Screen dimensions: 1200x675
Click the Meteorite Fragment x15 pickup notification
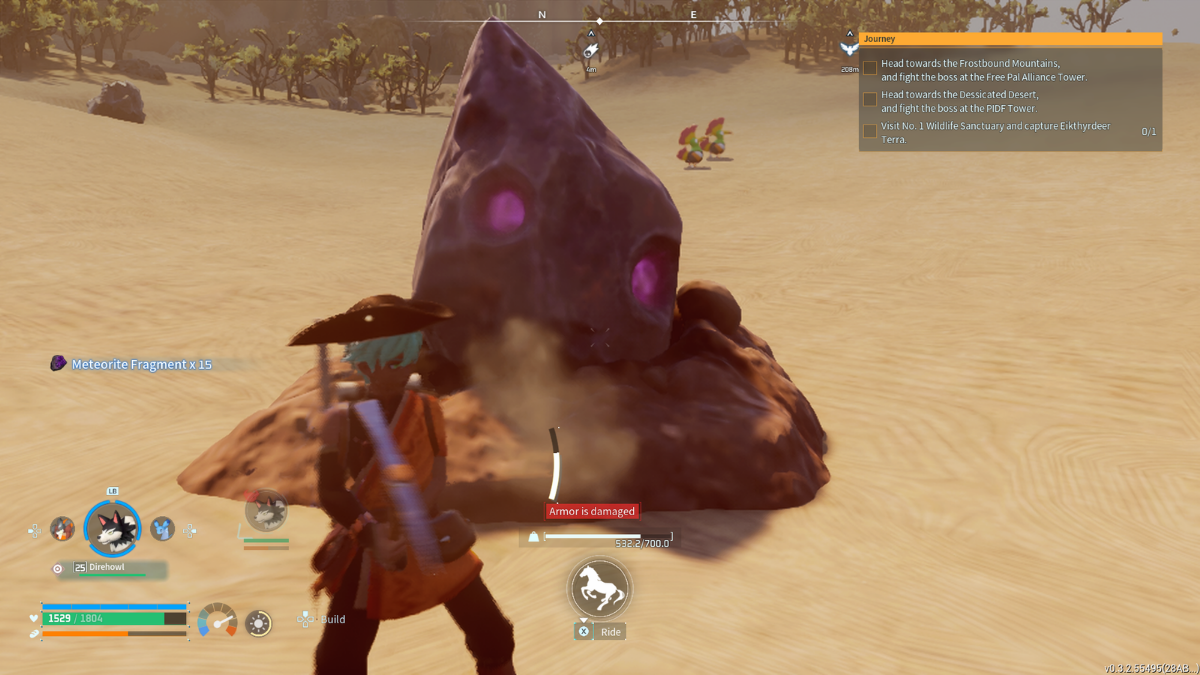(x=131, y=364)
